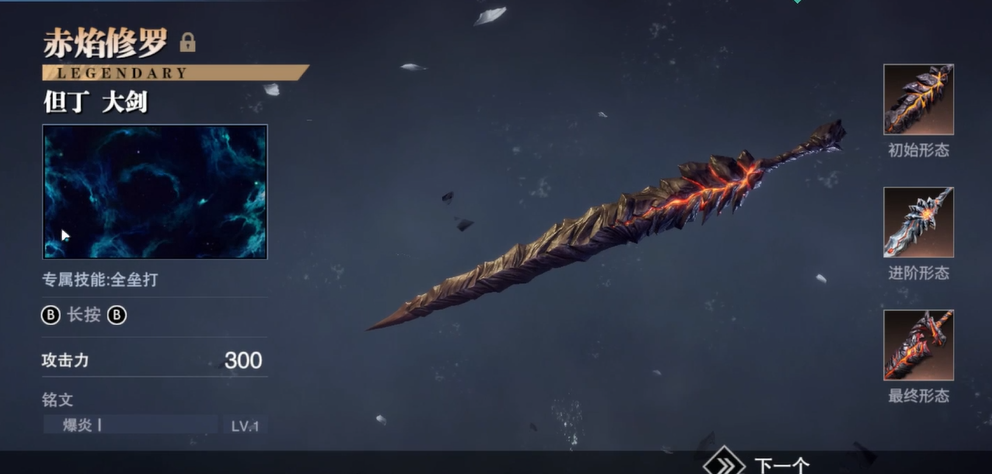
Task: Choose the 进阶形态 weapon form thumbnail
Action: pos(918,222)
